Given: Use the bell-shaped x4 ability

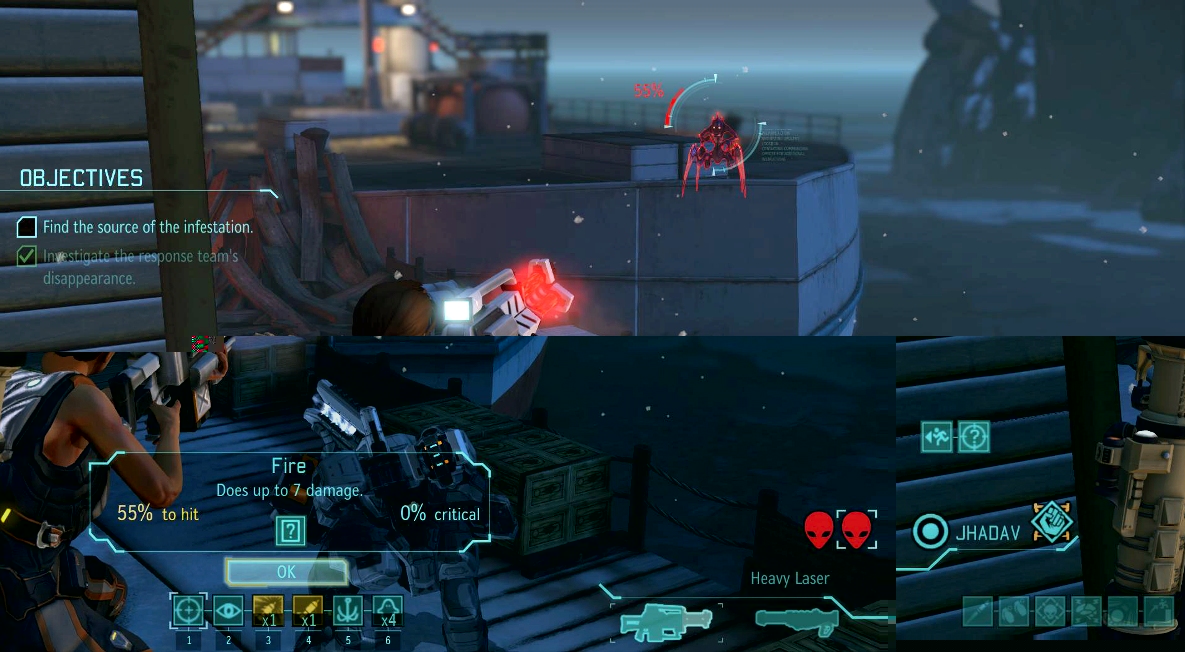Looking at the screenshot, I should click(388, 610).
